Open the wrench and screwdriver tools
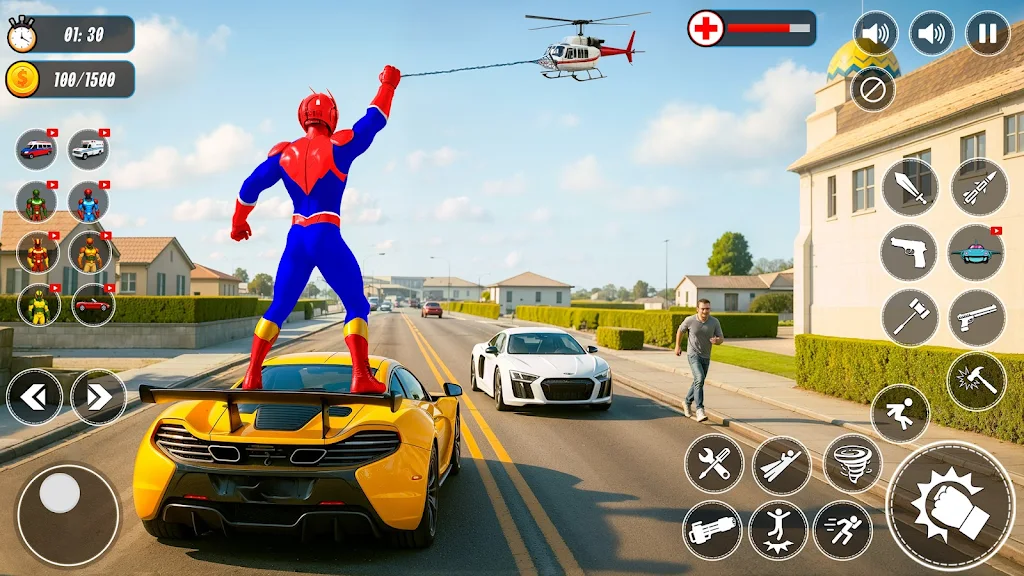The image size is (1024, 576). tap(713, 463)
